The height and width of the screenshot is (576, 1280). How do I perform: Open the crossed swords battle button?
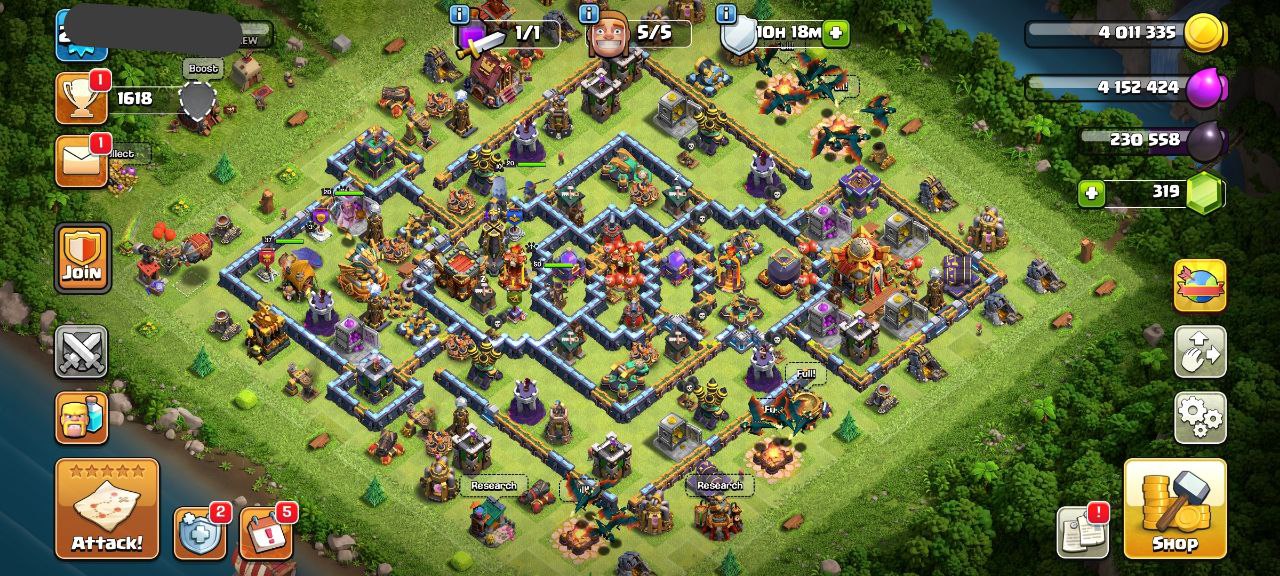coord(81,351)
